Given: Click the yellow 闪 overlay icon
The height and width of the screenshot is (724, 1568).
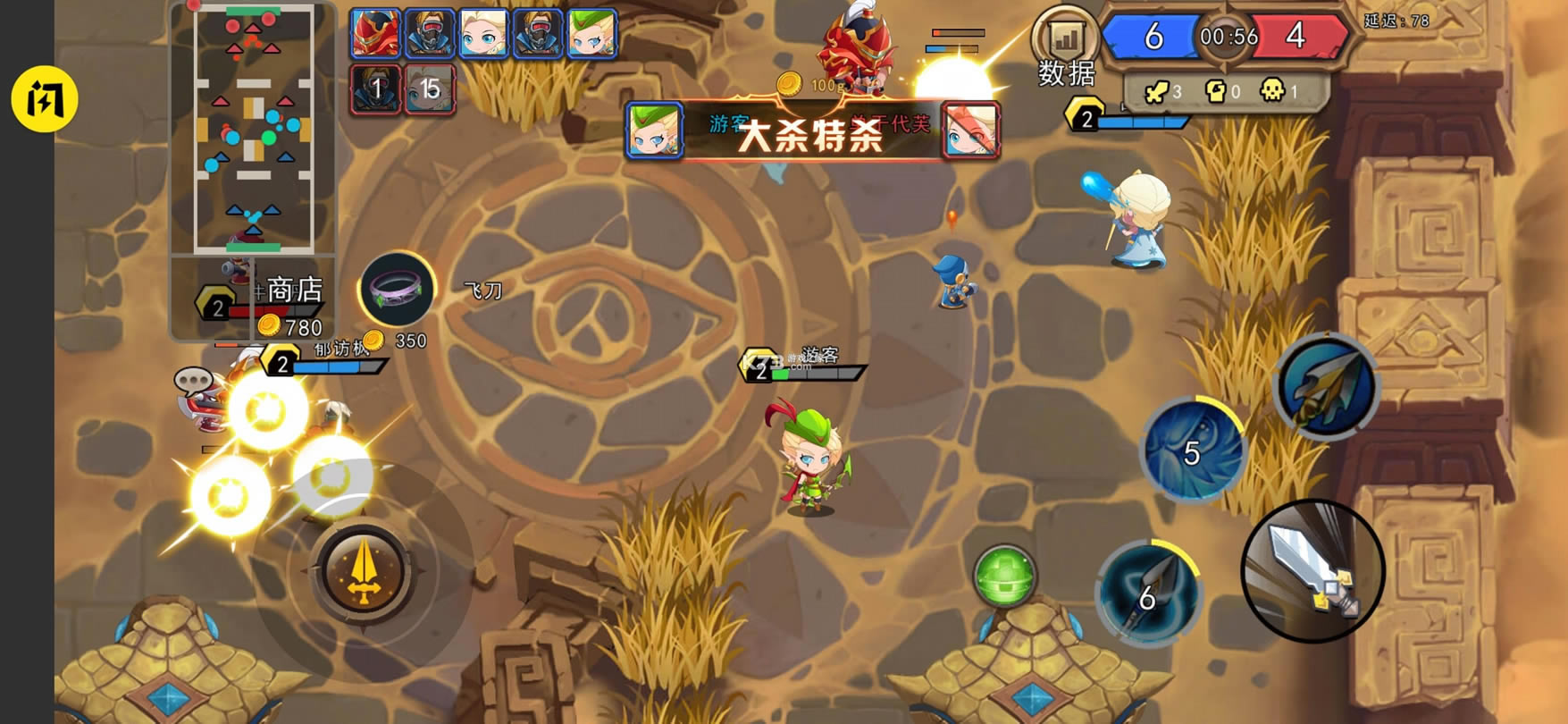Looking at the screenshot, I should (45, 99).
